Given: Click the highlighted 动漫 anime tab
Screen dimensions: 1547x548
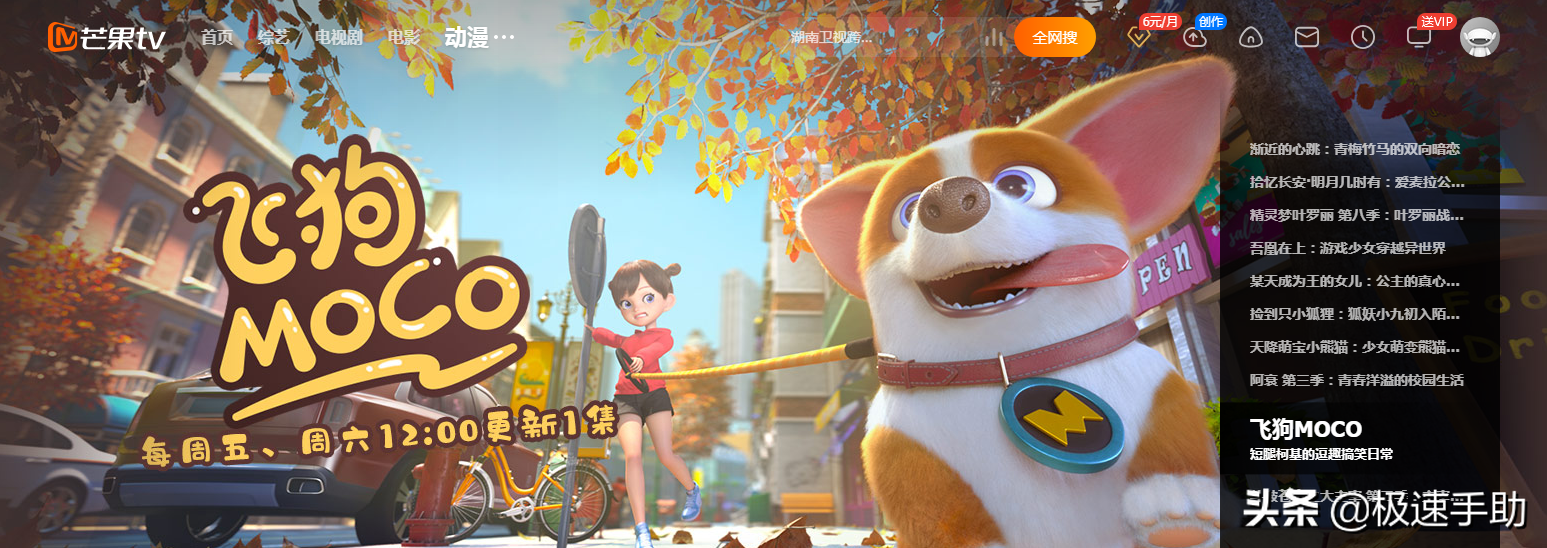Looking at the screenshot, I should pos(466,38).
